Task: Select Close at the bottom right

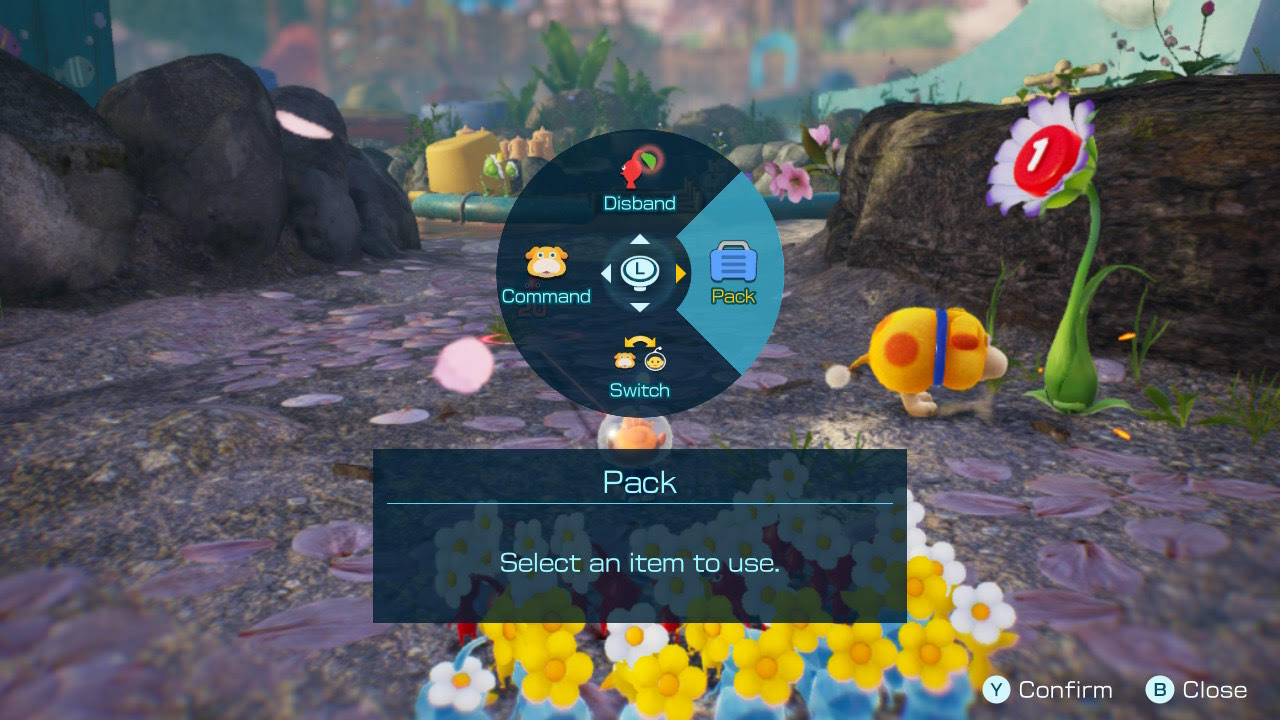Action: pyautogui.click(x=1212, y=690)
